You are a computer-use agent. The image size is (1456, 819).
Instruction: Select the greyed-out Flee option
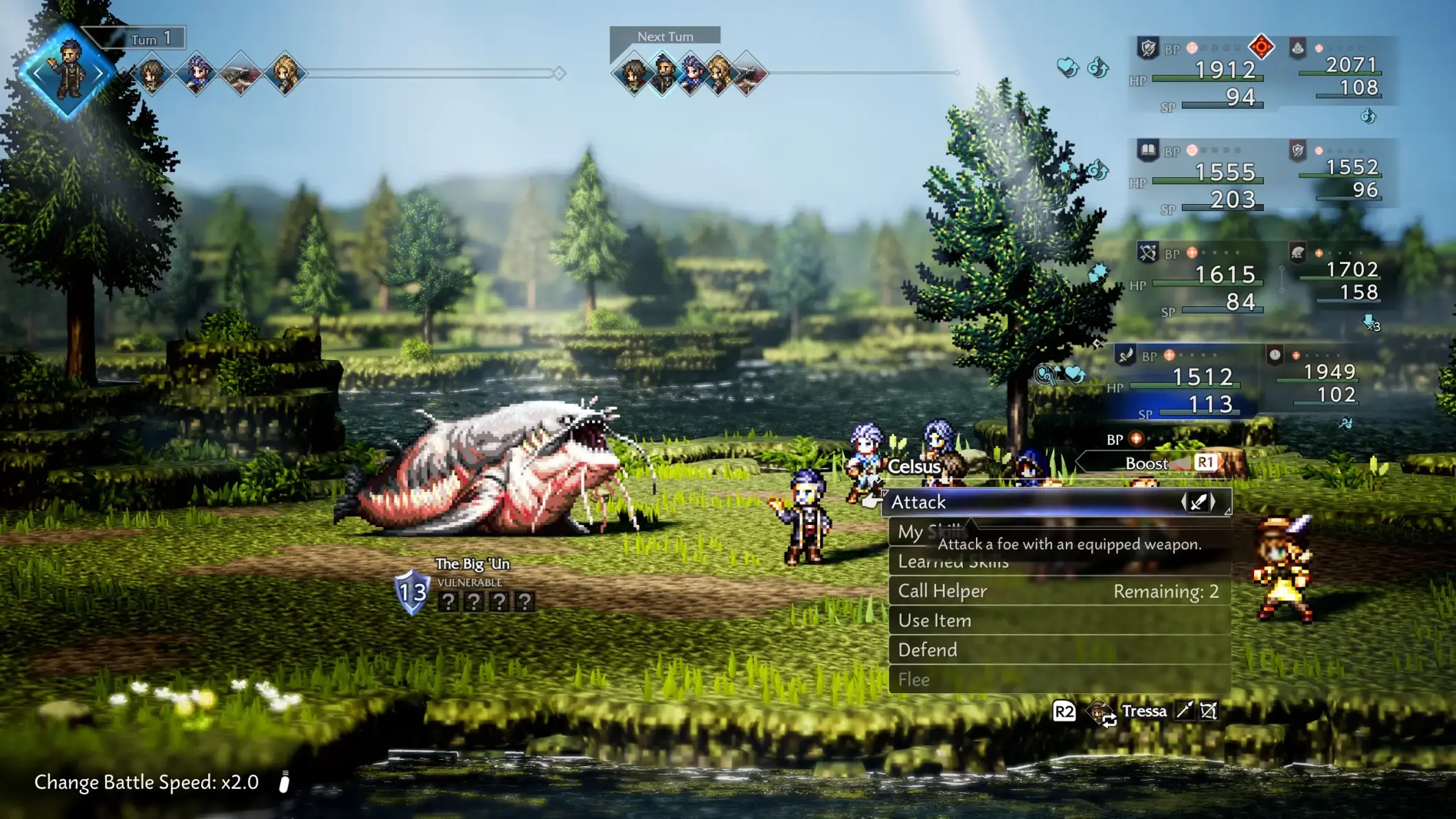tap(1058, 680)
